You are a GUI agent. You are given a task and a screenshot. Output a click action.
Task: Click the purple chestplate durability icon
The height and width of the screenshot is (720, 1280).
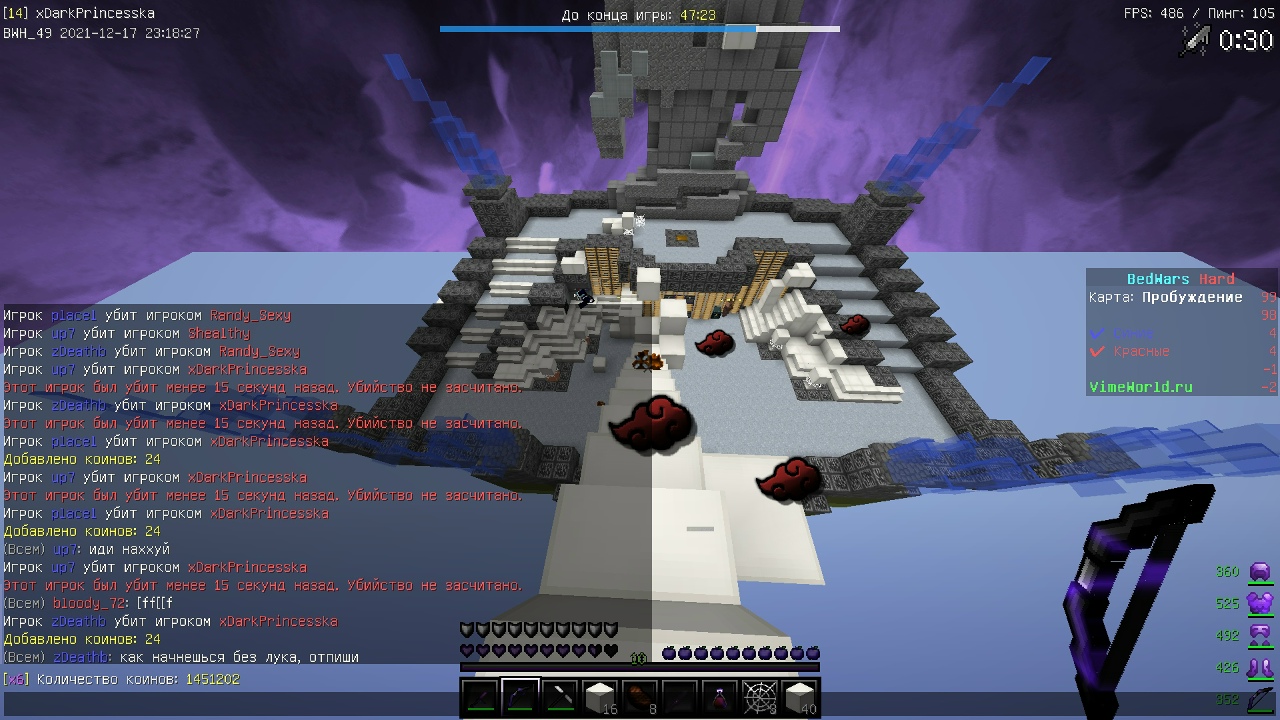(x=1260, y=604)
